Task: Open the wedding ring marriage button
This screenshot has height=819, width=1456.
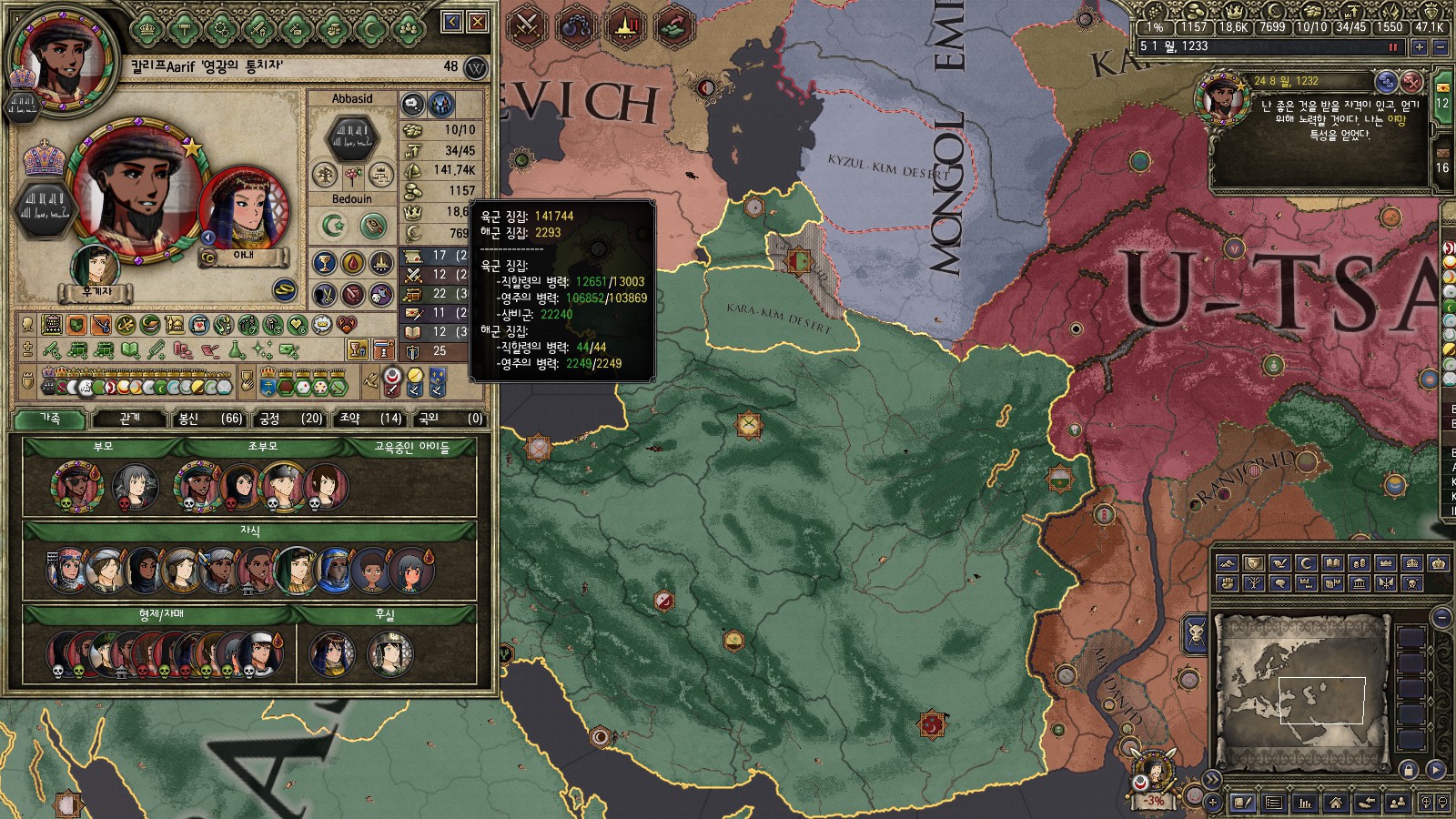Action: [x=286, y=289]
